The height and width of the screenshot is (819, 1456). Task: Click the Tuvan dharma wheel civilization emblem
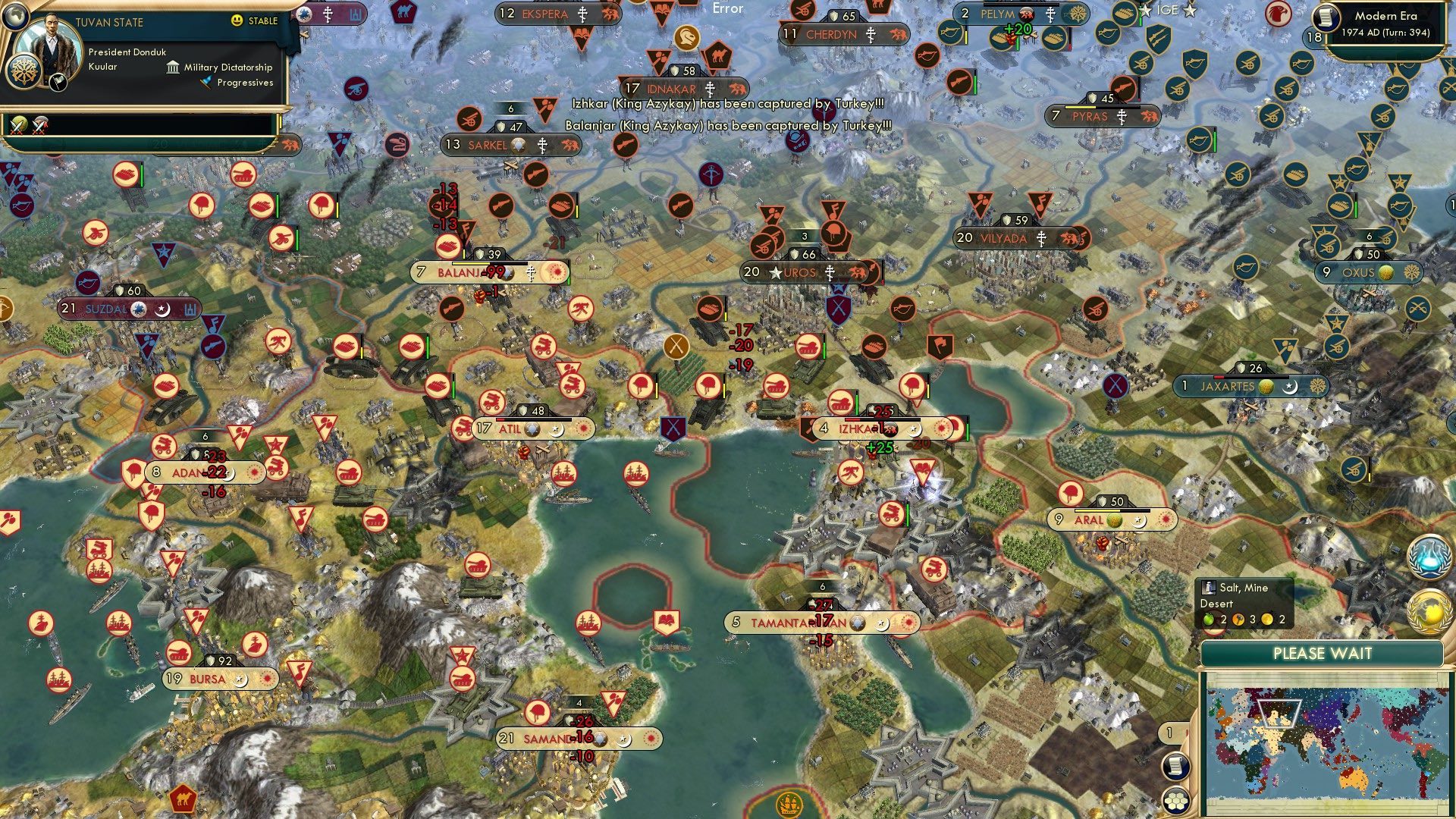coord(24,73)
